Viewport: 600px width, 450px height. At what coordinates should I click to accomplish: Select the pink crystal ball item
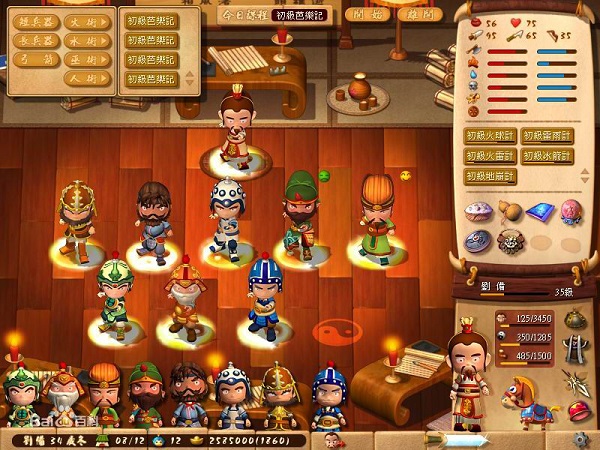tap(570, 211)
